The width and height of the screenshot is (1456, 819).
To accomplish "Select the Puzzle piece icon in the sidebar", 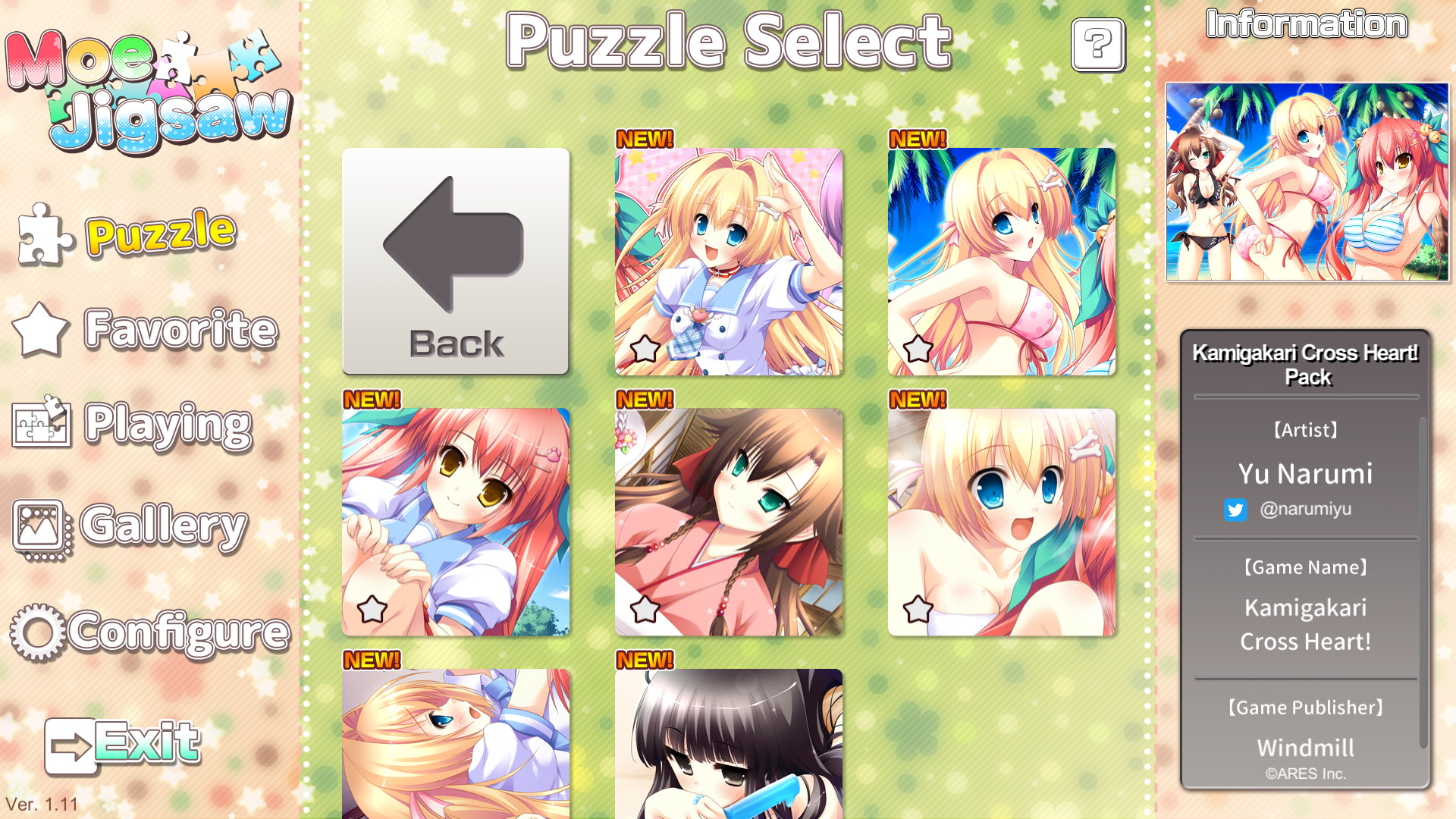I will tap(42, 234).
